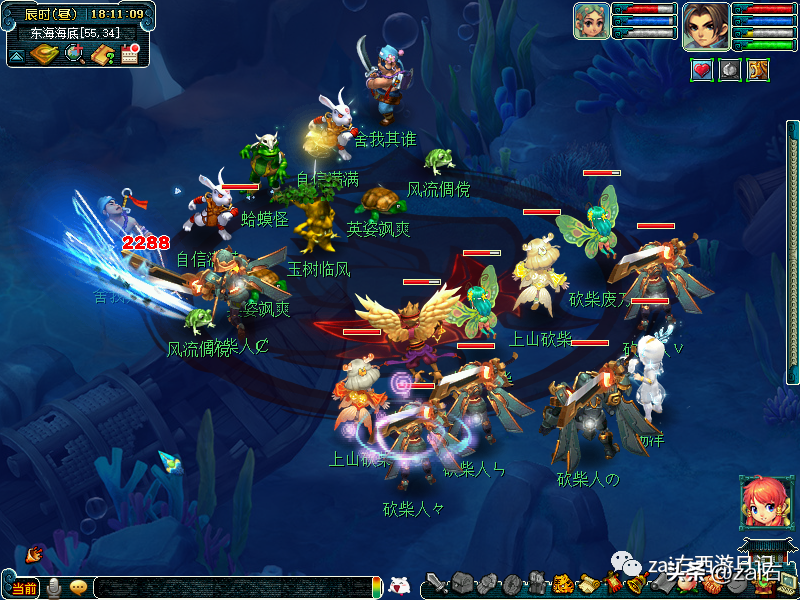Select the grey garlic buff icon
Viewport: 800px width, 600px height.
pyautogui.click(x=730, y=70)
